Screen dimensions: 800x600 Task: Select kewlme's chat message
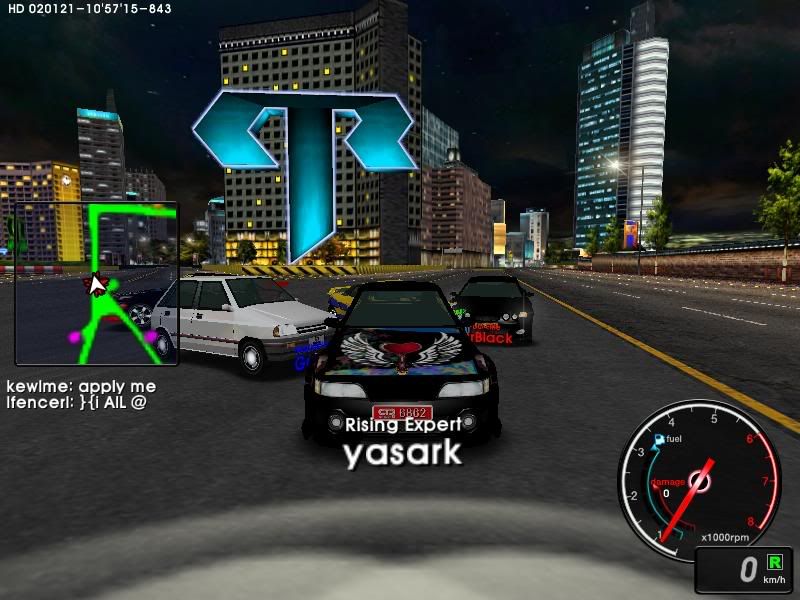81,386
